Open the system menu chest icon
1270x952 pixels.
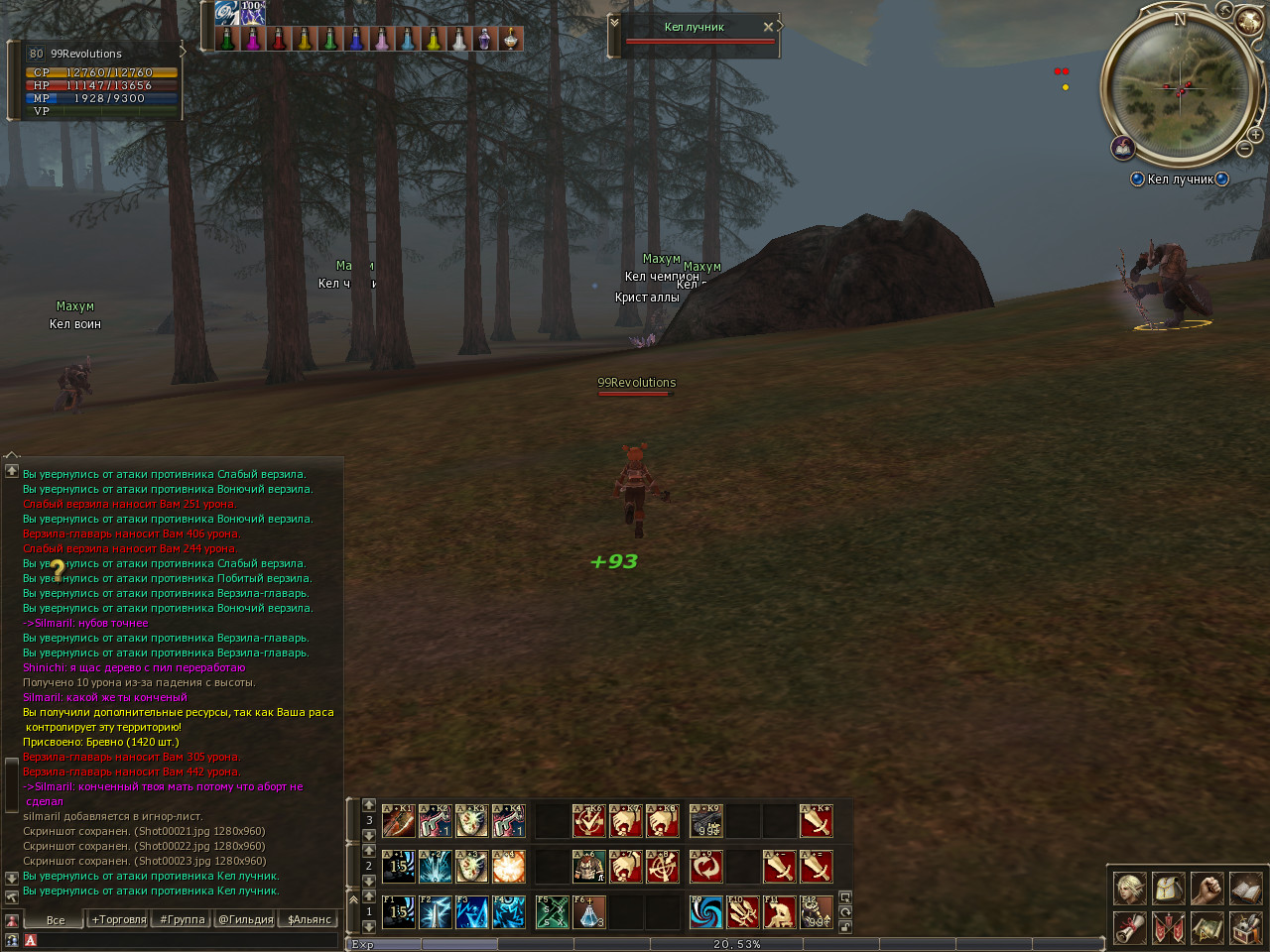coord(1245,928)
